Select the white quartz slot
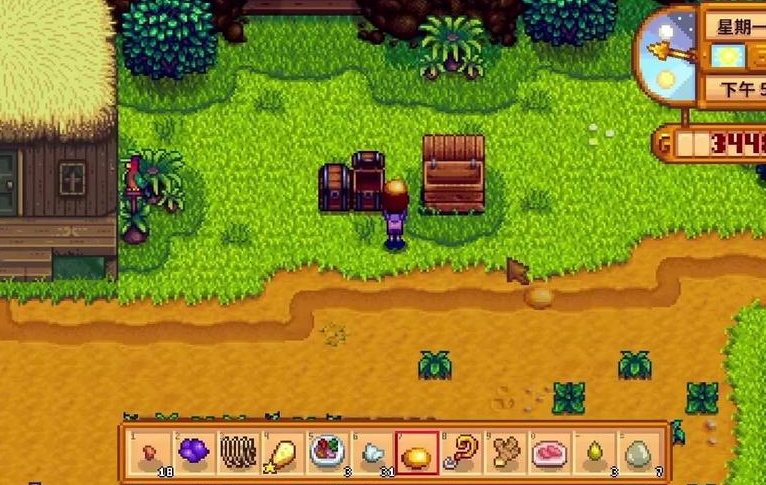The height and width of the screenshot is (485, 766). 370,453
